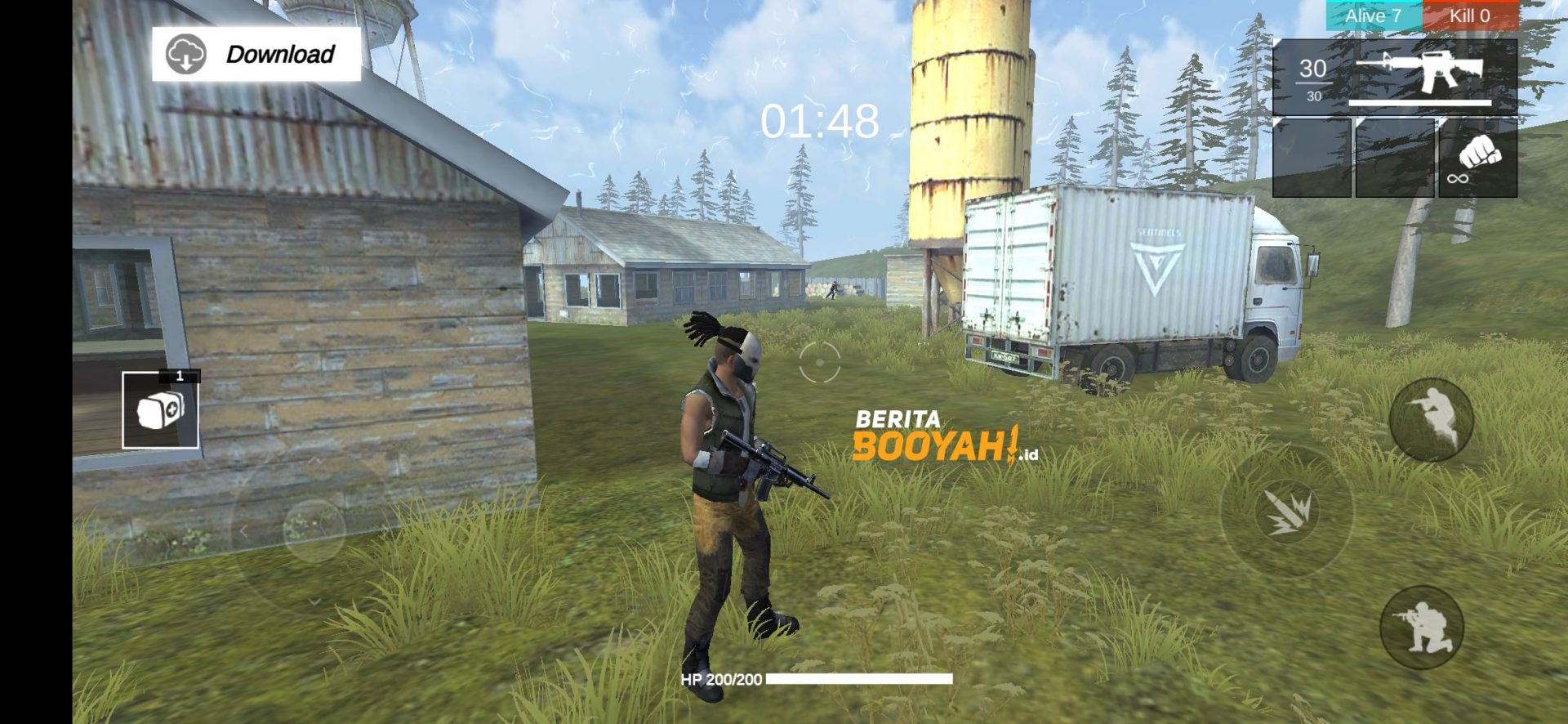Tap the 30/30 ammo counter
The image size is (1568, 724).
tap(1312, 79)
